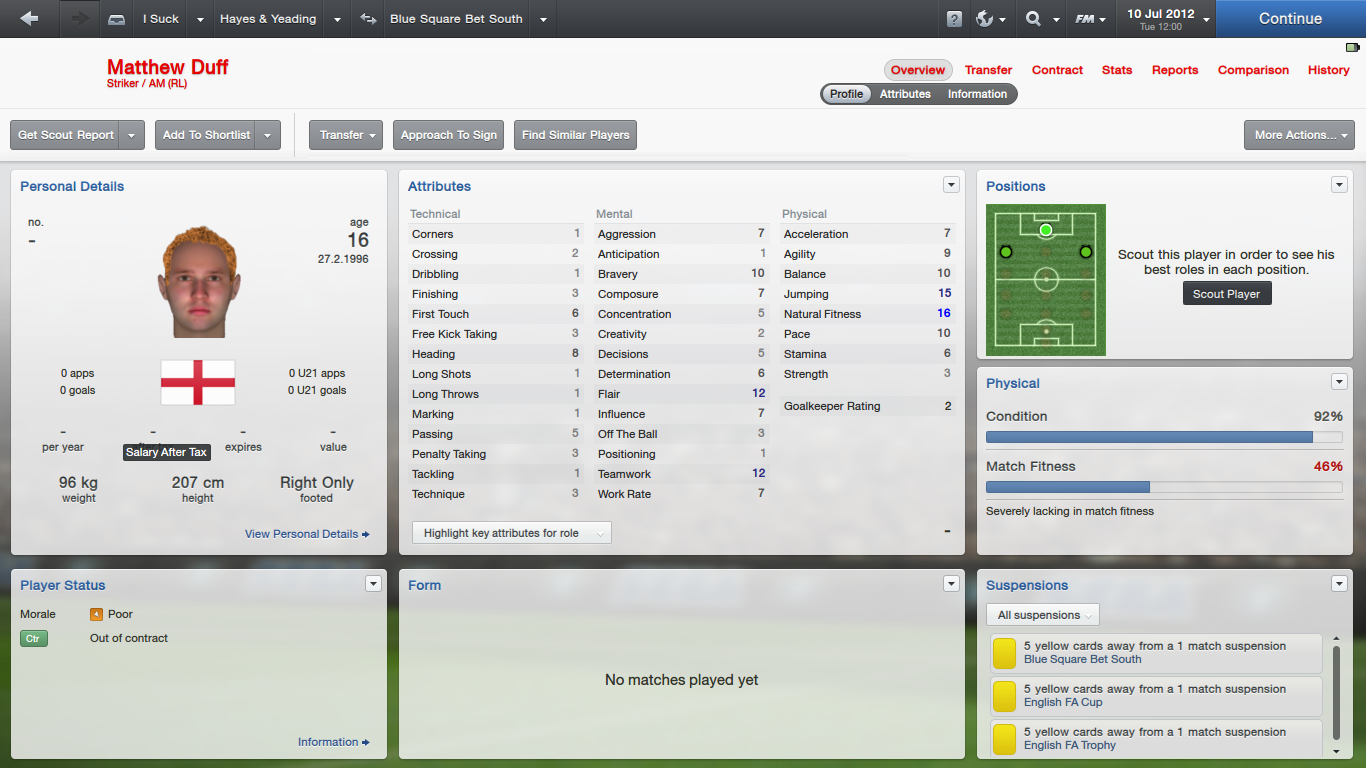Open the Blue Square Bet South menu
The height and width of the screenshot is (768, 1366).
pyautogui.click(x=456, y=19)
